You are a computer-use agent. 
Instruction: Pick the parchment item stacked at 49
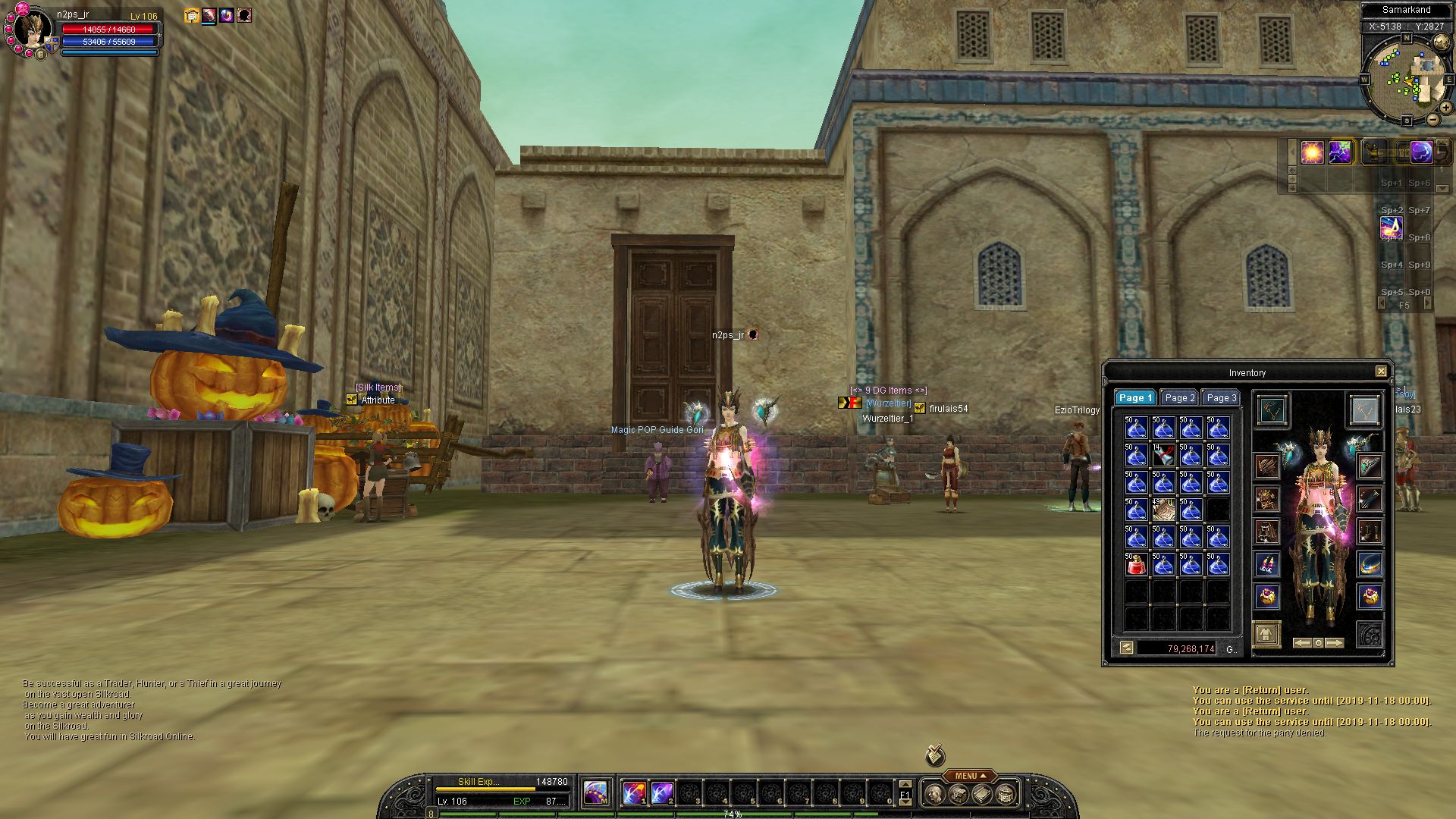(1163, 510)
